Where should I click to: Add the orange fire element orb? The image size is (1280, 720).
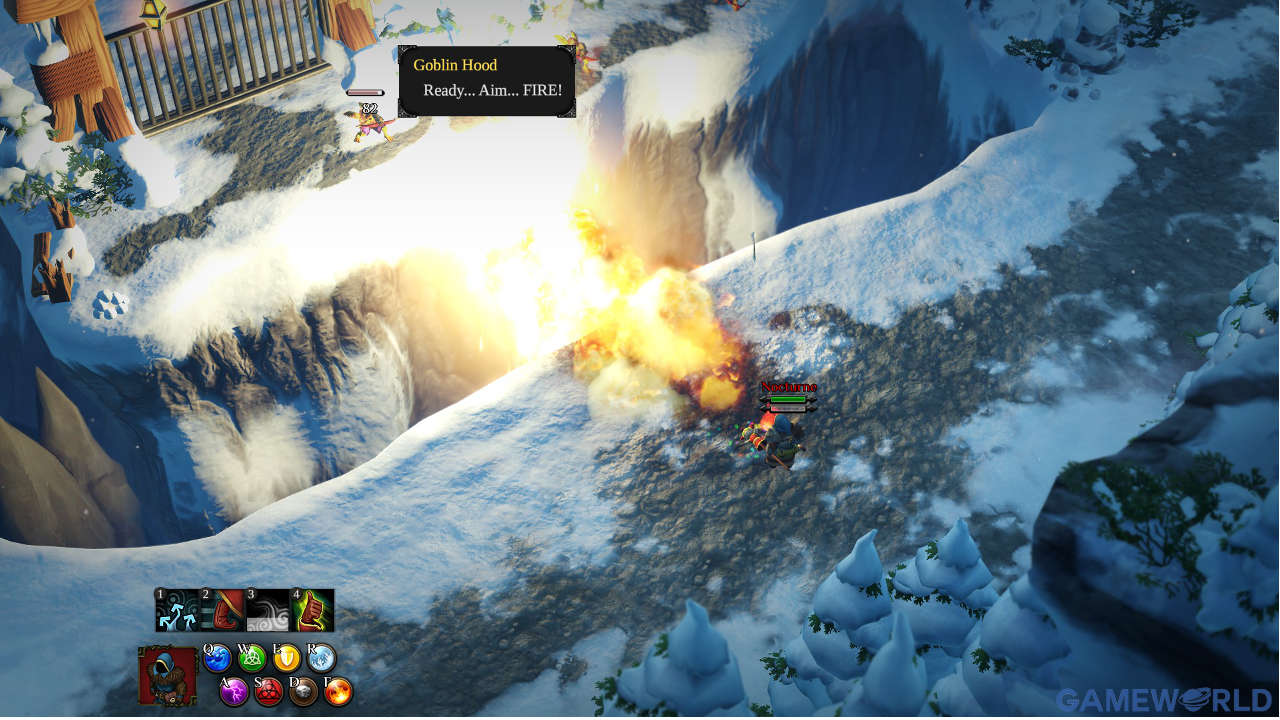point(338,691)
